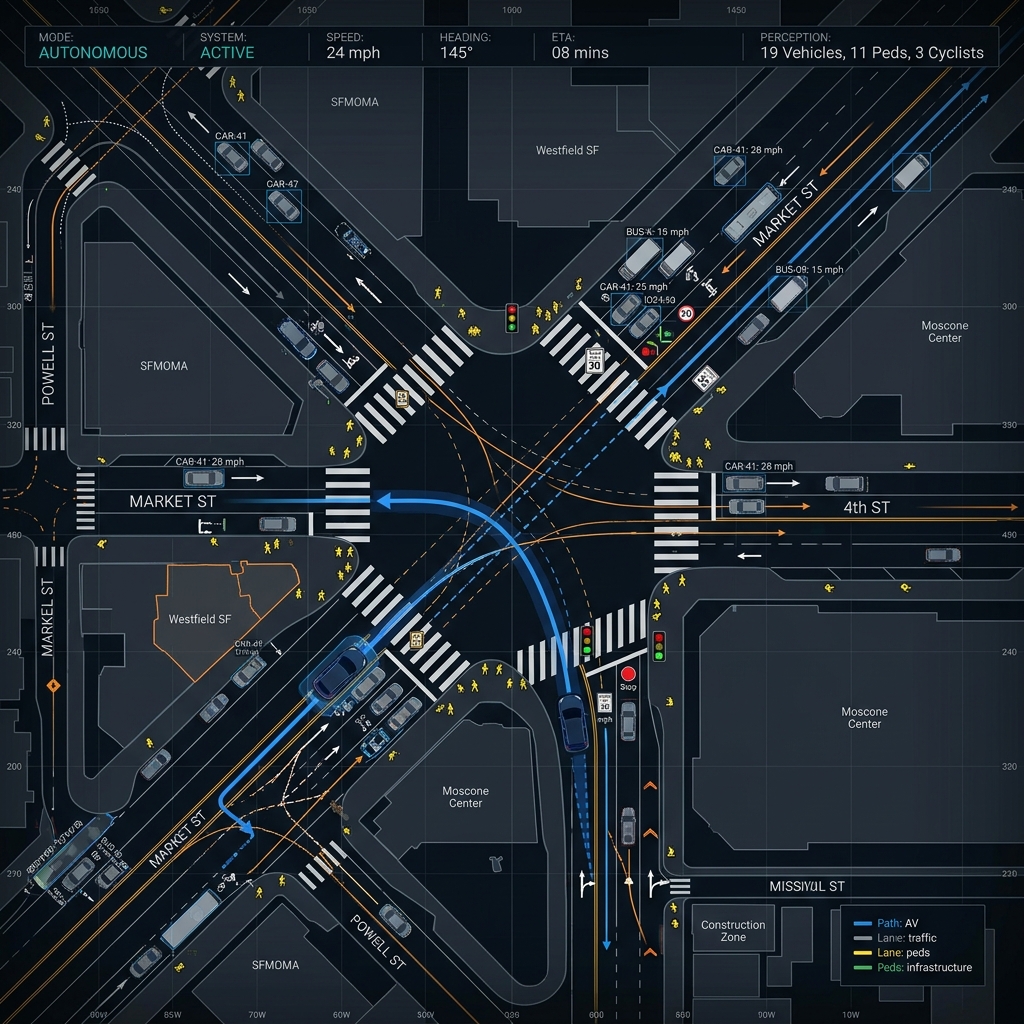Click the Construction Zone map marker
The width and height of the screenshot is (1024, 1024).
[733, 931]
